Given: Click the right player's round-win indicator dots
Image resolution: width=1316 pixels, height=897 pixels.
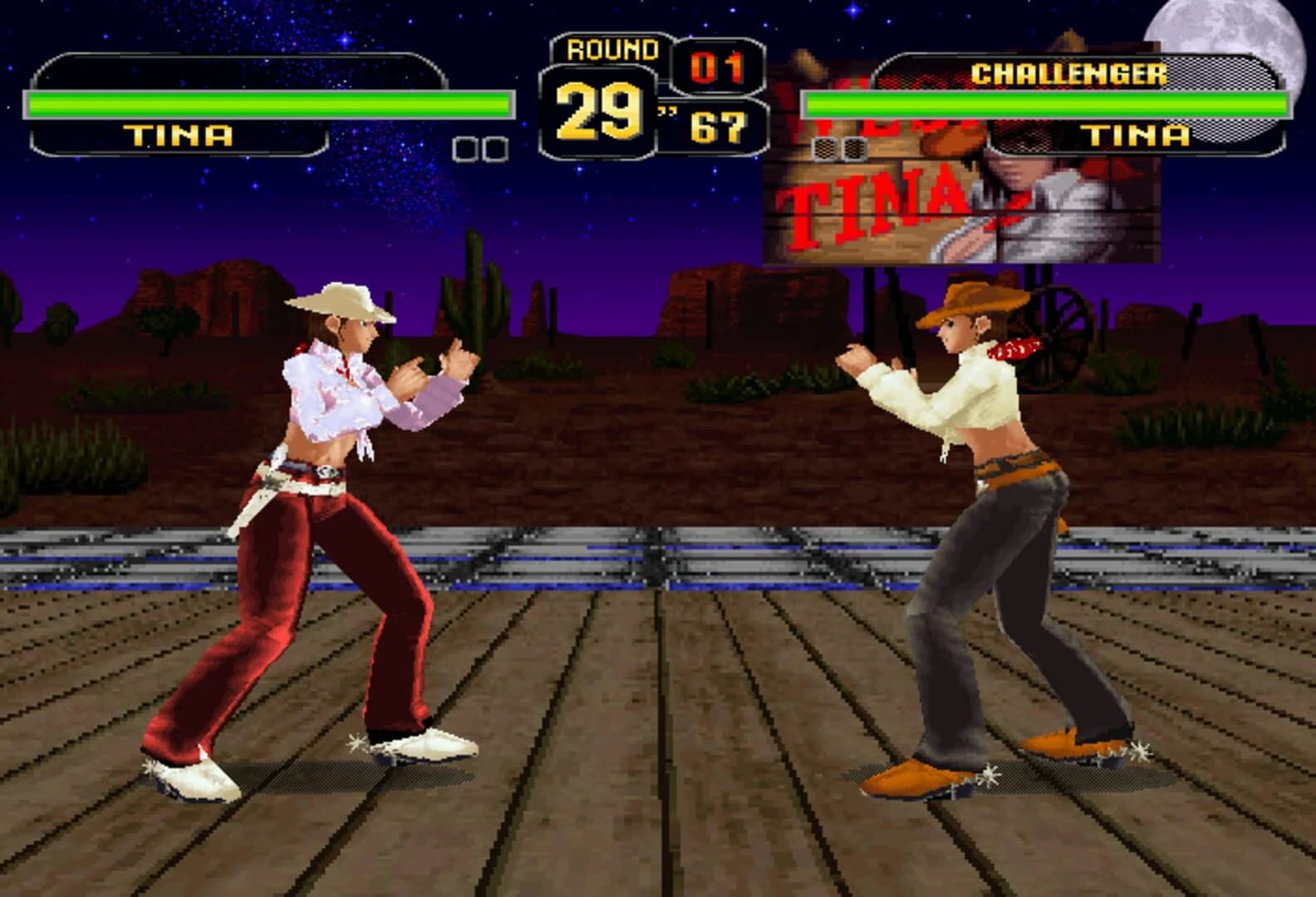Looking at the screenshot, I should 839,149.
